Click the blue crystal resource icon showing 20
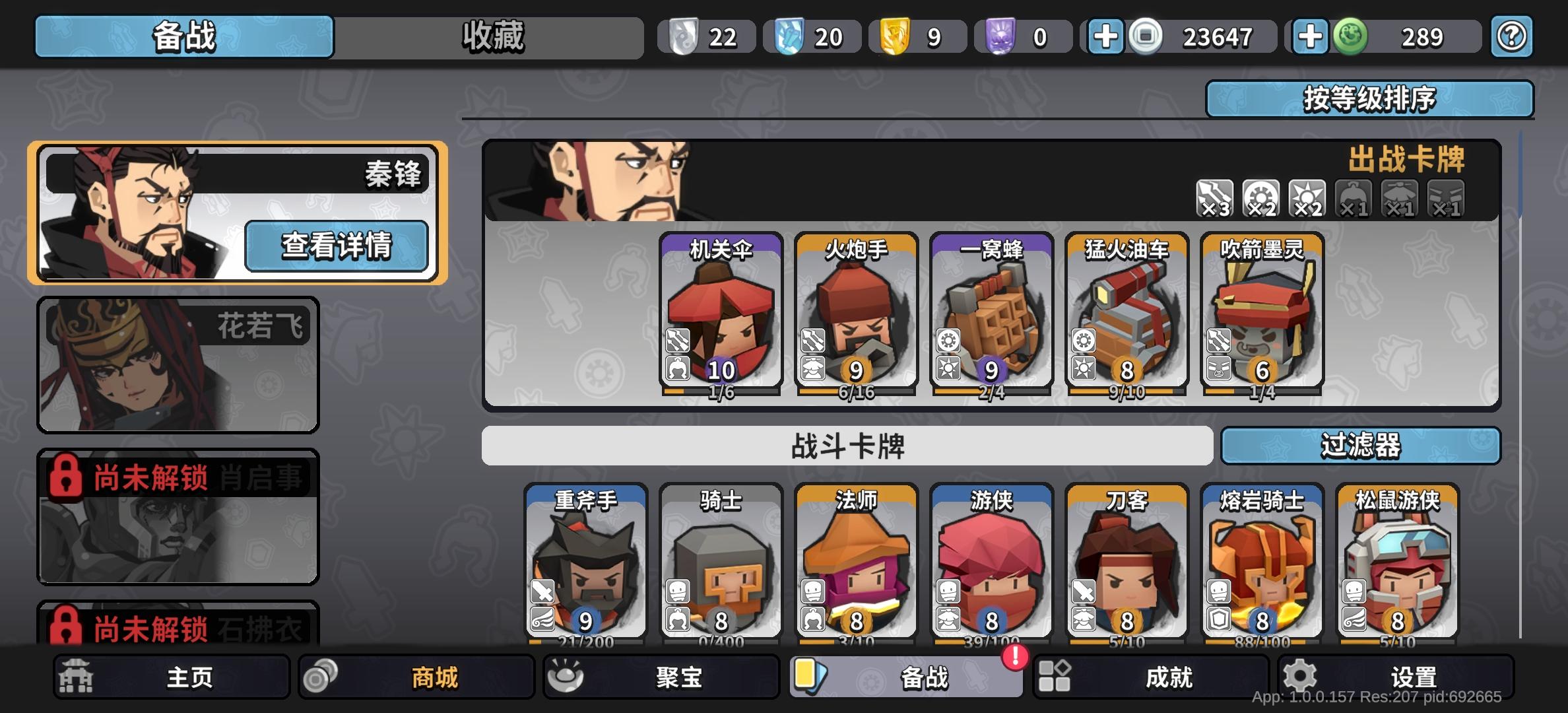This screenshot has height=713, width=1568. pos(791,36)
